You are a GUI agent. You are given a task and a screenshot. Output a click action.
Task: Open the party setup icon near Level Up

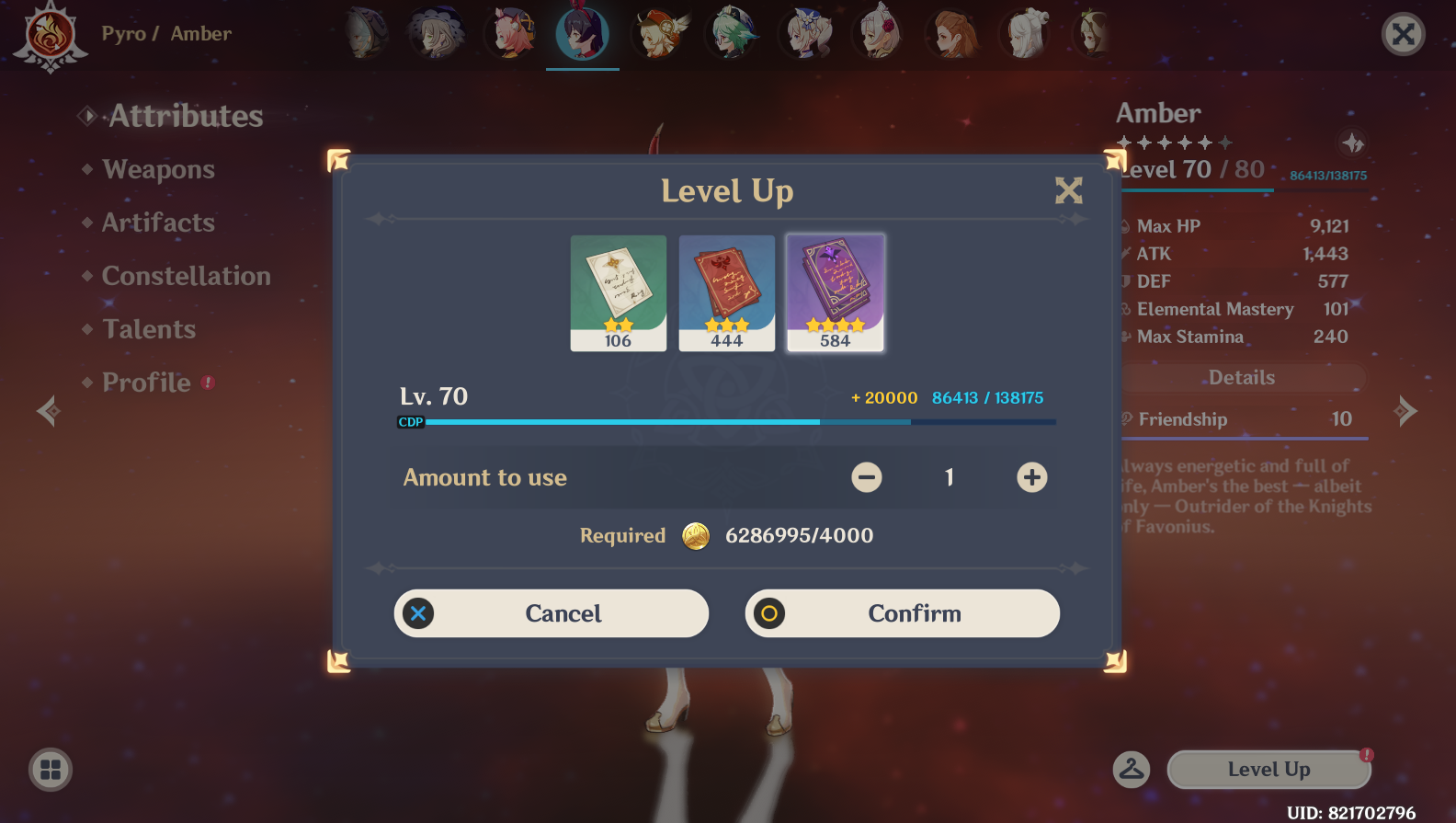(x=1132, y=770)
